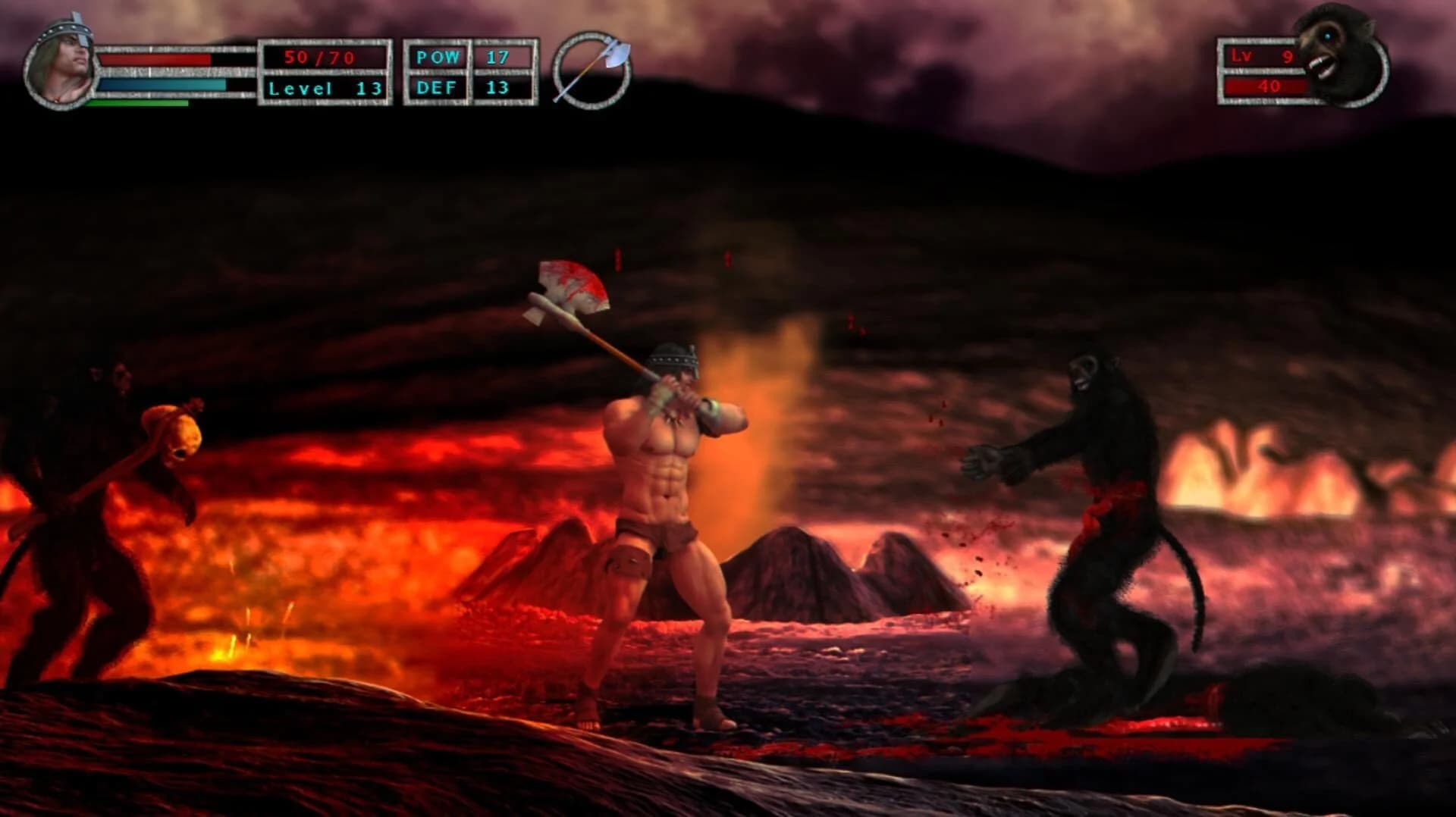
Task: Toggle the hero's red health bar
Action: tap(155, 61)
